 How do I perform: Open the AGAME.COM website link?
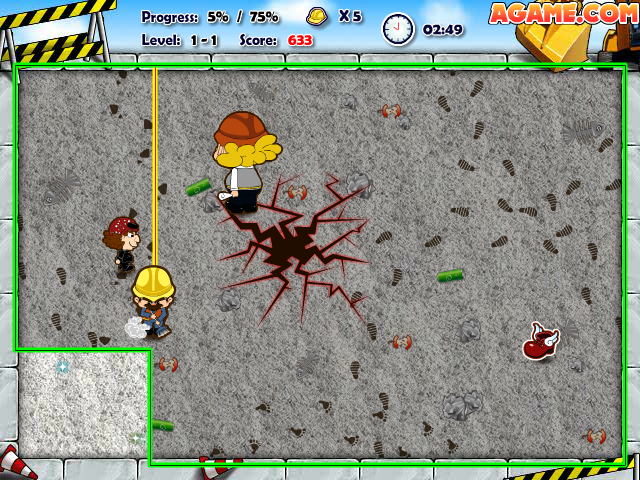click(x=562, y=14)
